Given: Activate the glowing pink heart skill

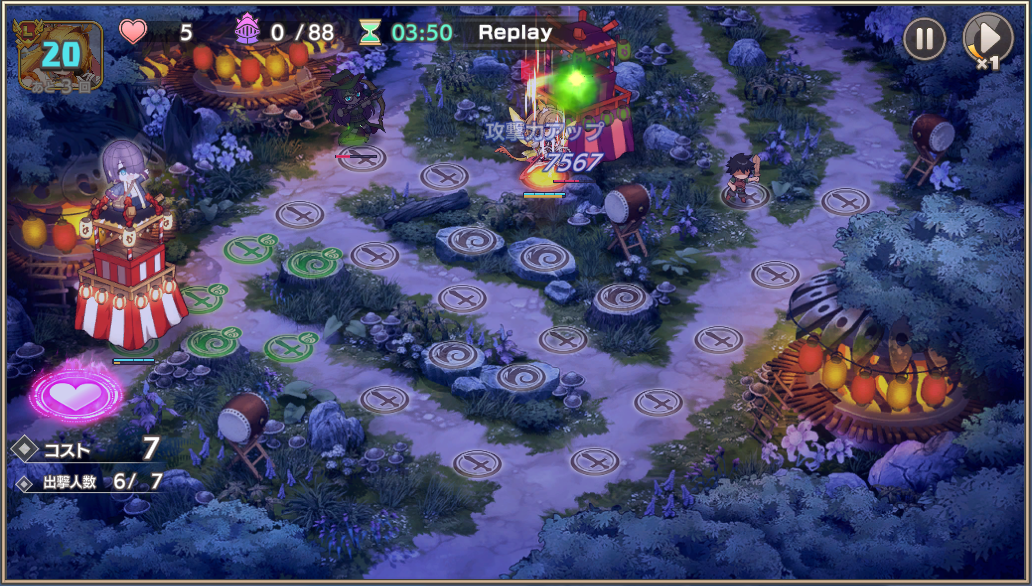Looking at the screenshot, I should coord(76,394).
